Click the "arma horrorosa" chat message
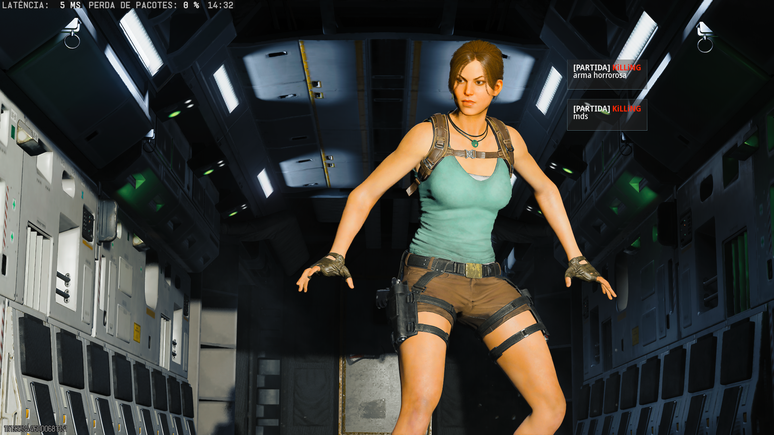 coord(600,76)
